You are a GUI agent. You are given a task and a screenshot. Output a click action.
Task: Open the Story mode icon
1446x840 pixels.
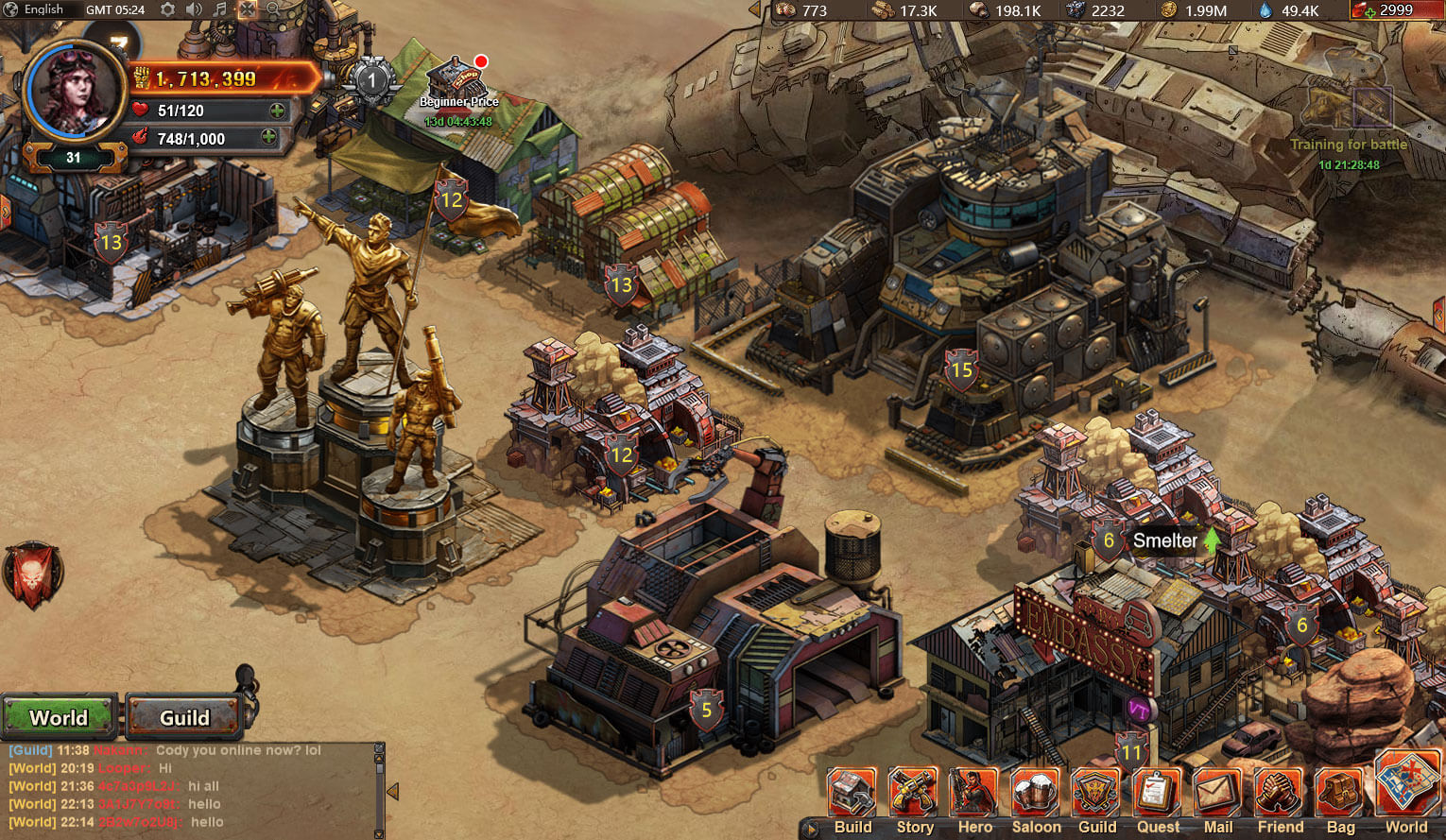point(914,794)
